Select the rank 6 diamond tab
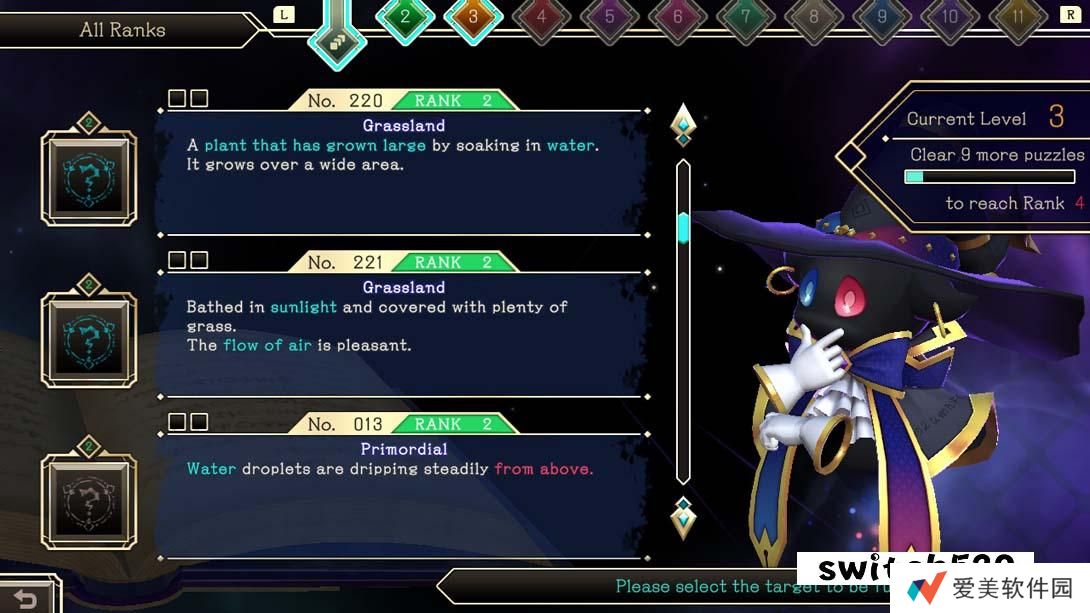 (677, 16)
